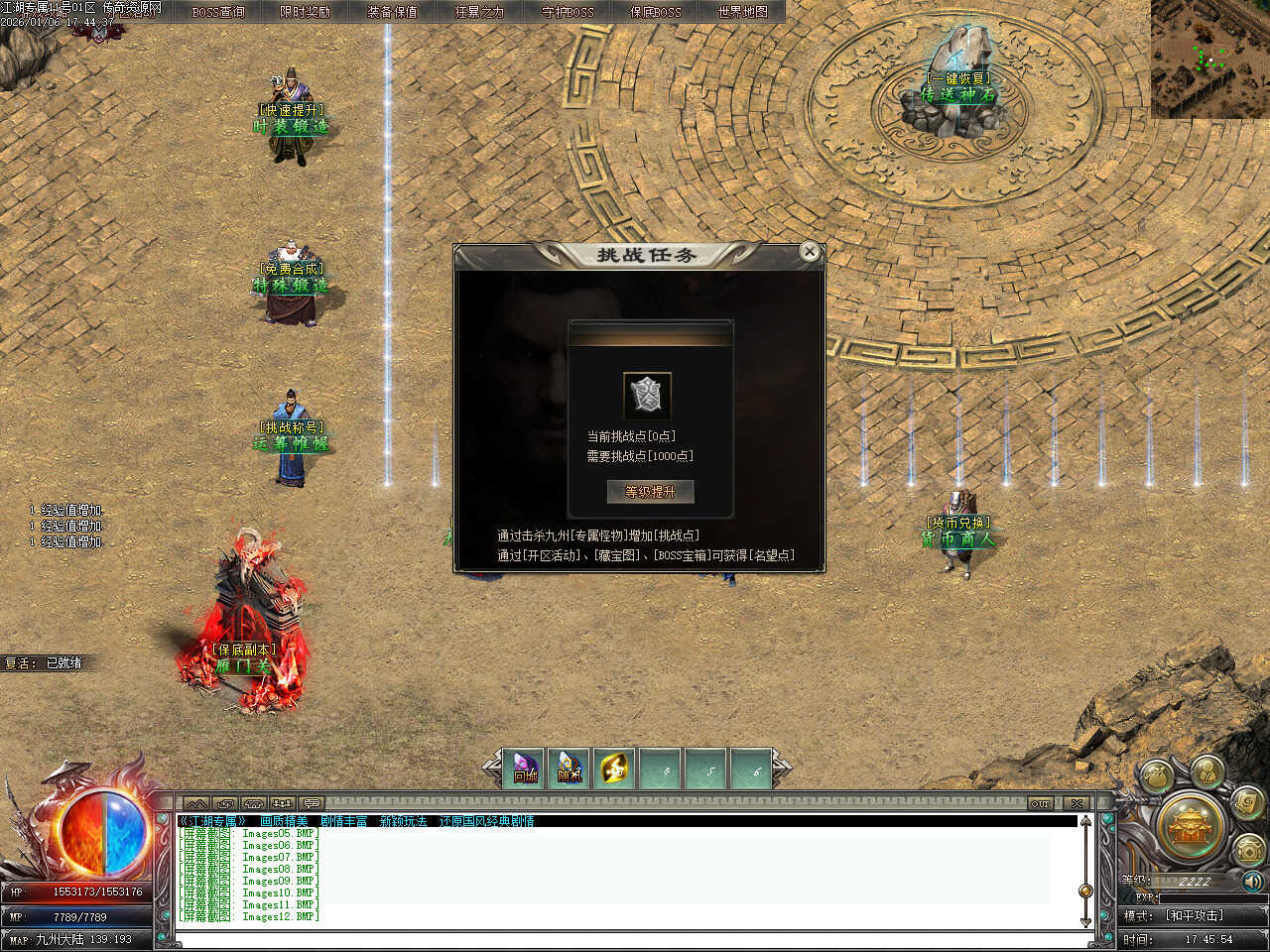Viewport: 1270px width, 952px height.
Task: Open the 保底BOSS menu
Action: [x=656, y=12]
